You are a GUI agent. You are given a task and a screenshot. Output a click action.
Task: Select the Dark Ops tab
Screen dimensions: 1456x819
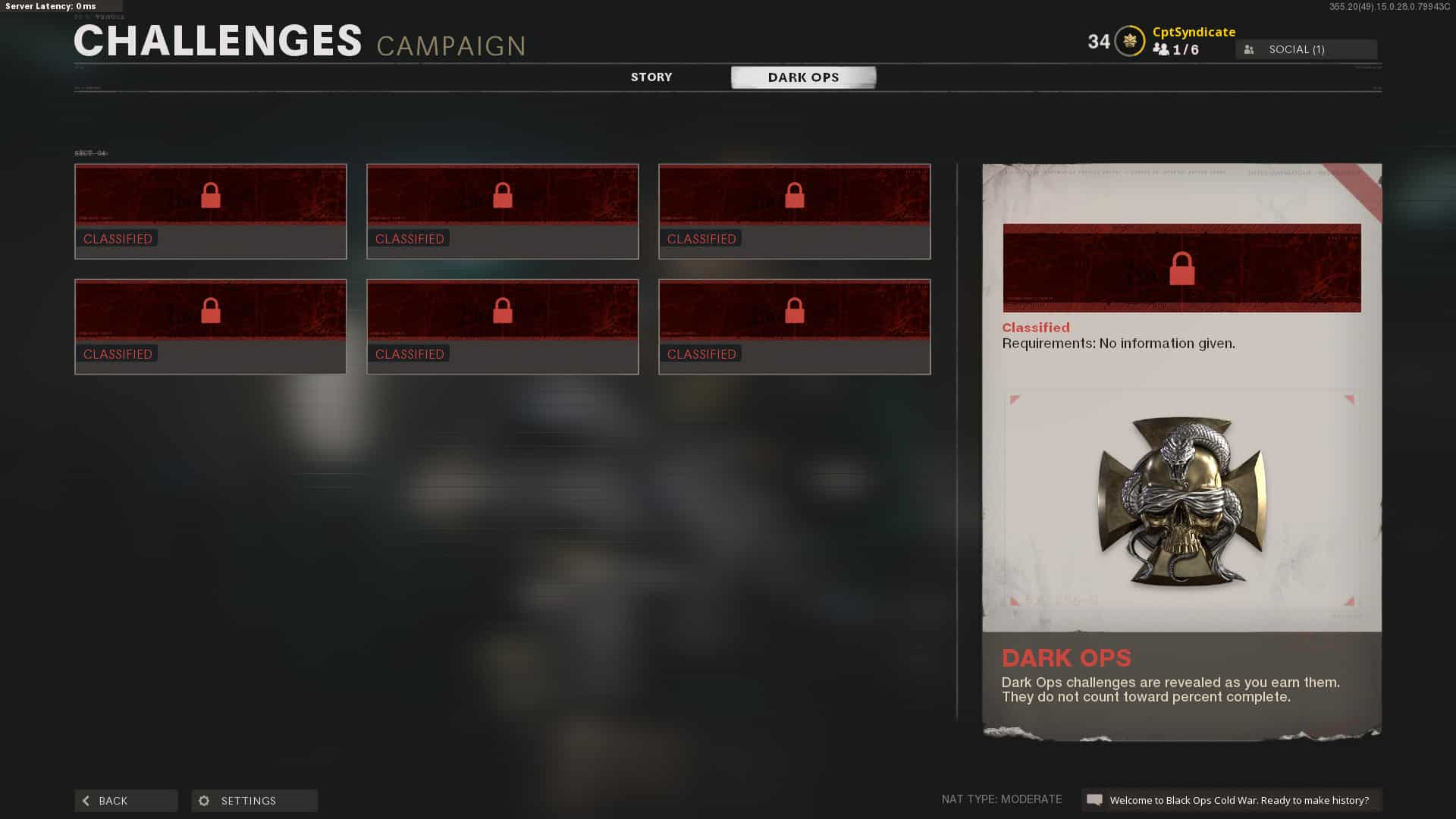tap(803, 77)
